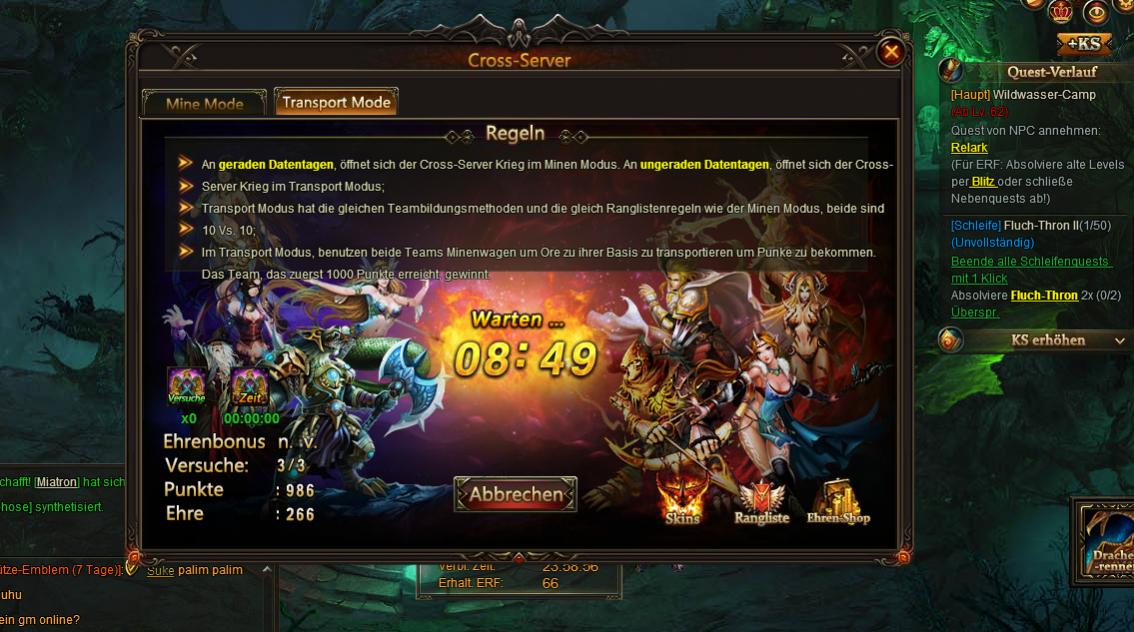Click the Blitz quest link
Screen dimensions: 1134x632
983,181
